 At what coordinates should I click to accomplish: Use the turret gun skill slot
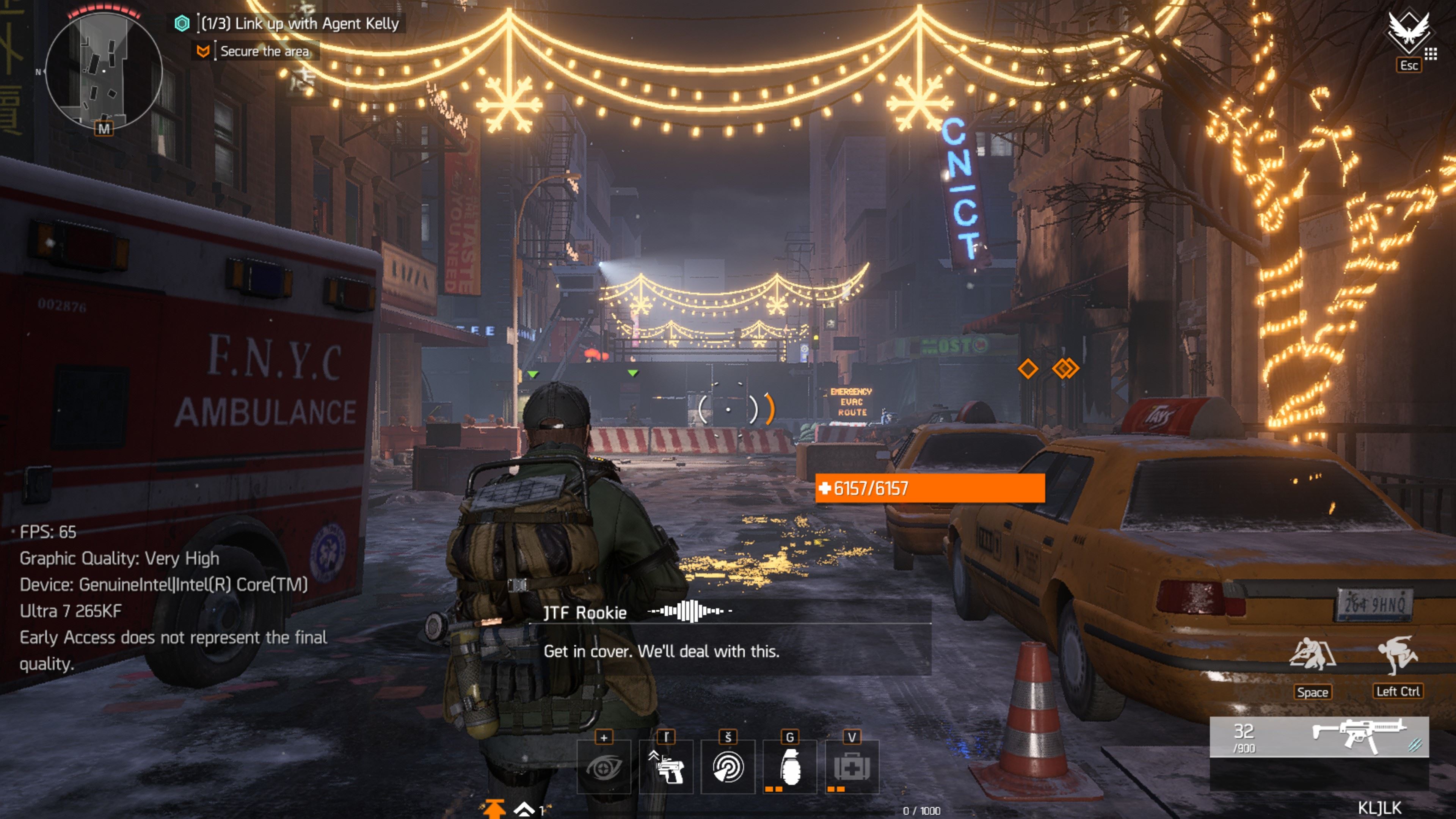666,766
